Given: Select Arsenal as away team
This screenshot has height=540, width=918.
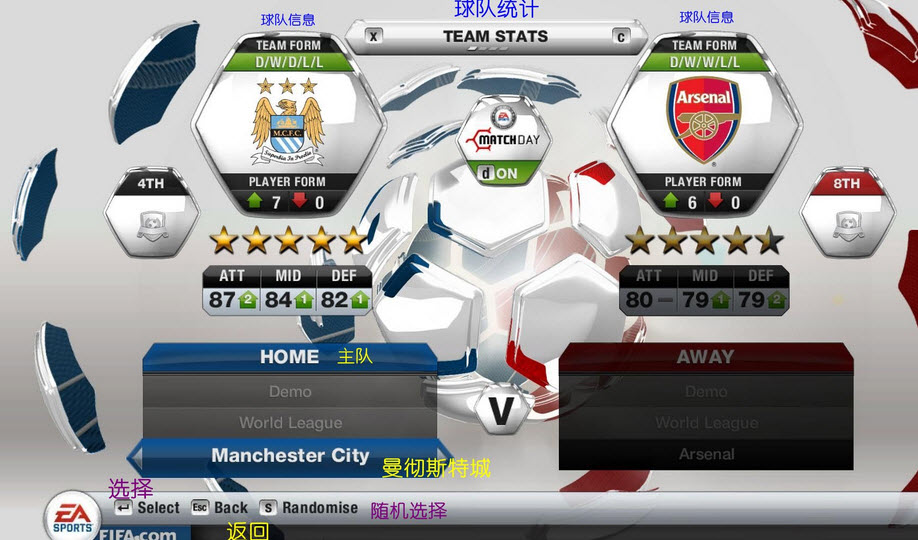Looking at the screenshot, I should click(x=706, y=454).
